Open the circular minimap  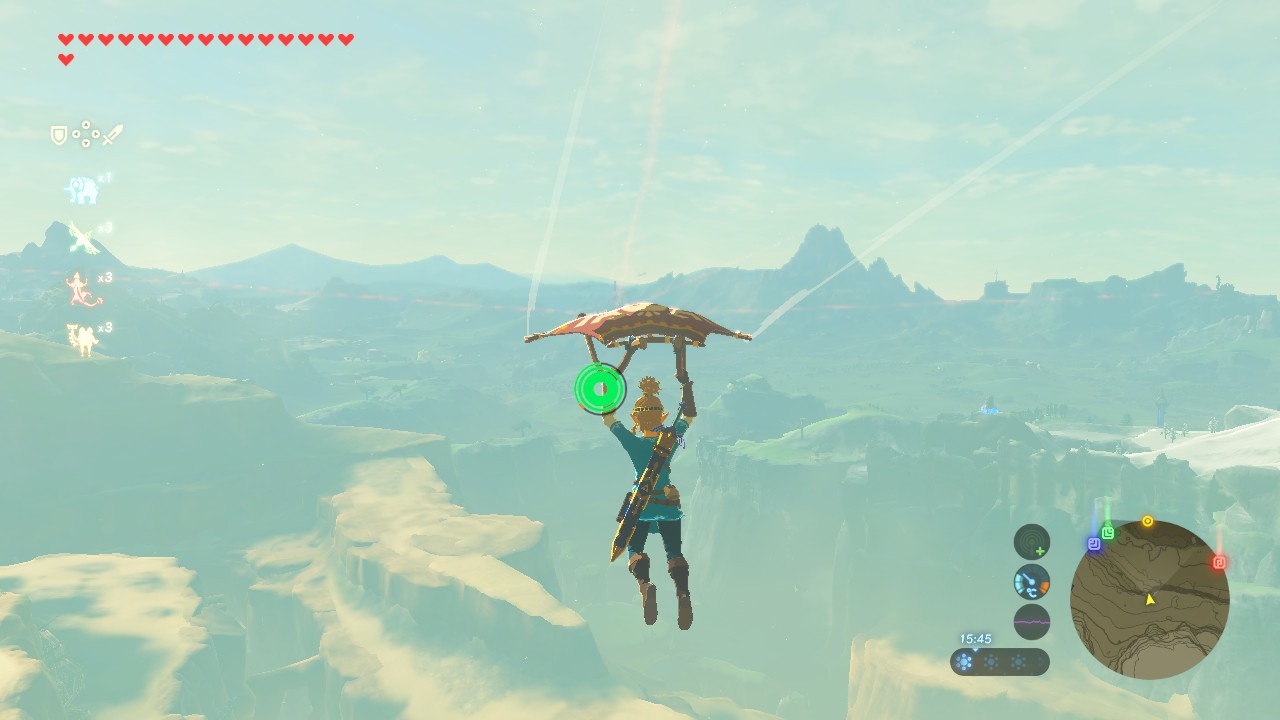pos(1150,600)
